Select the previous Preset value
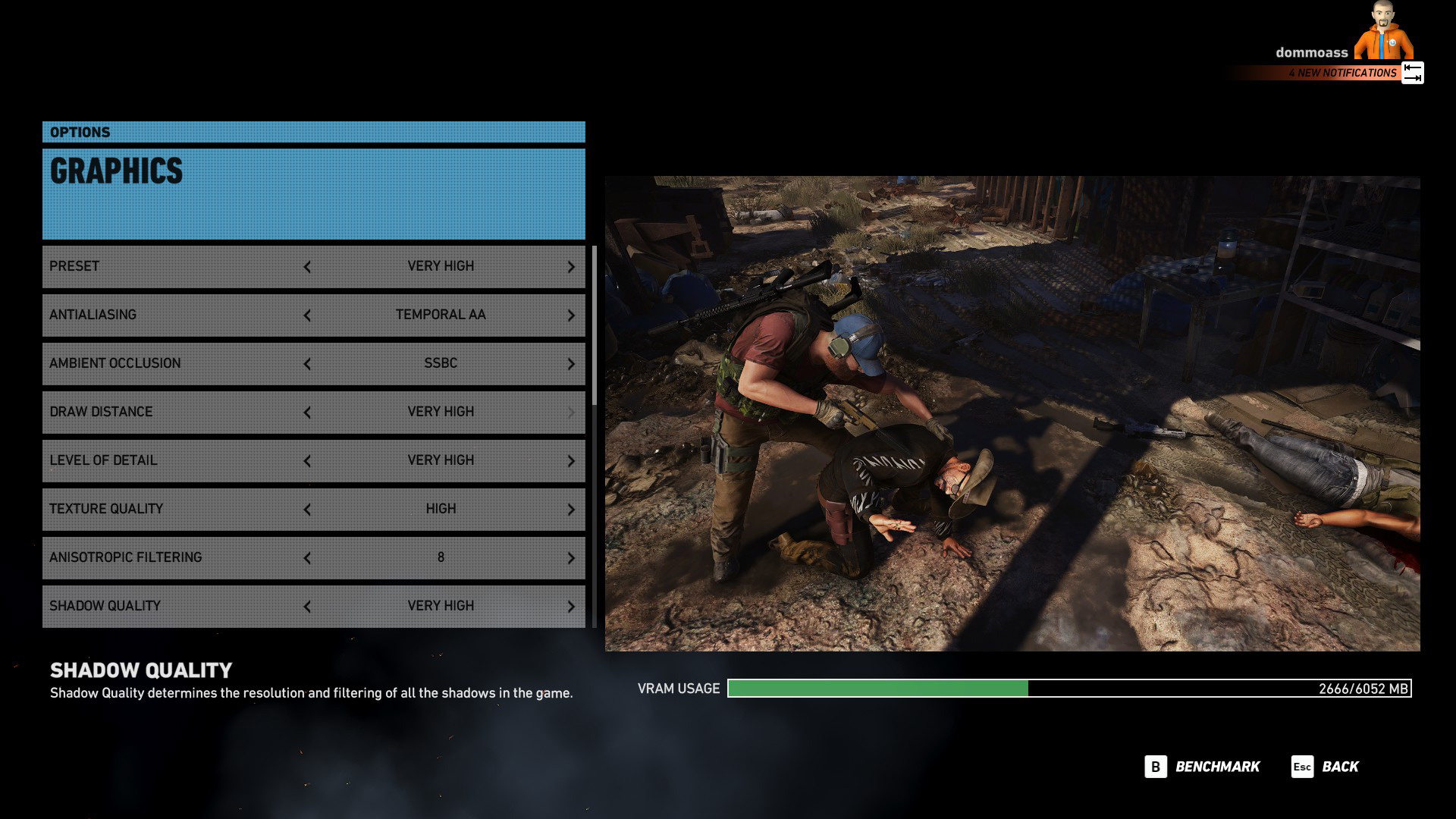Screen dimensions: 1456x819 pyautogui.click(x=307, y=267)
